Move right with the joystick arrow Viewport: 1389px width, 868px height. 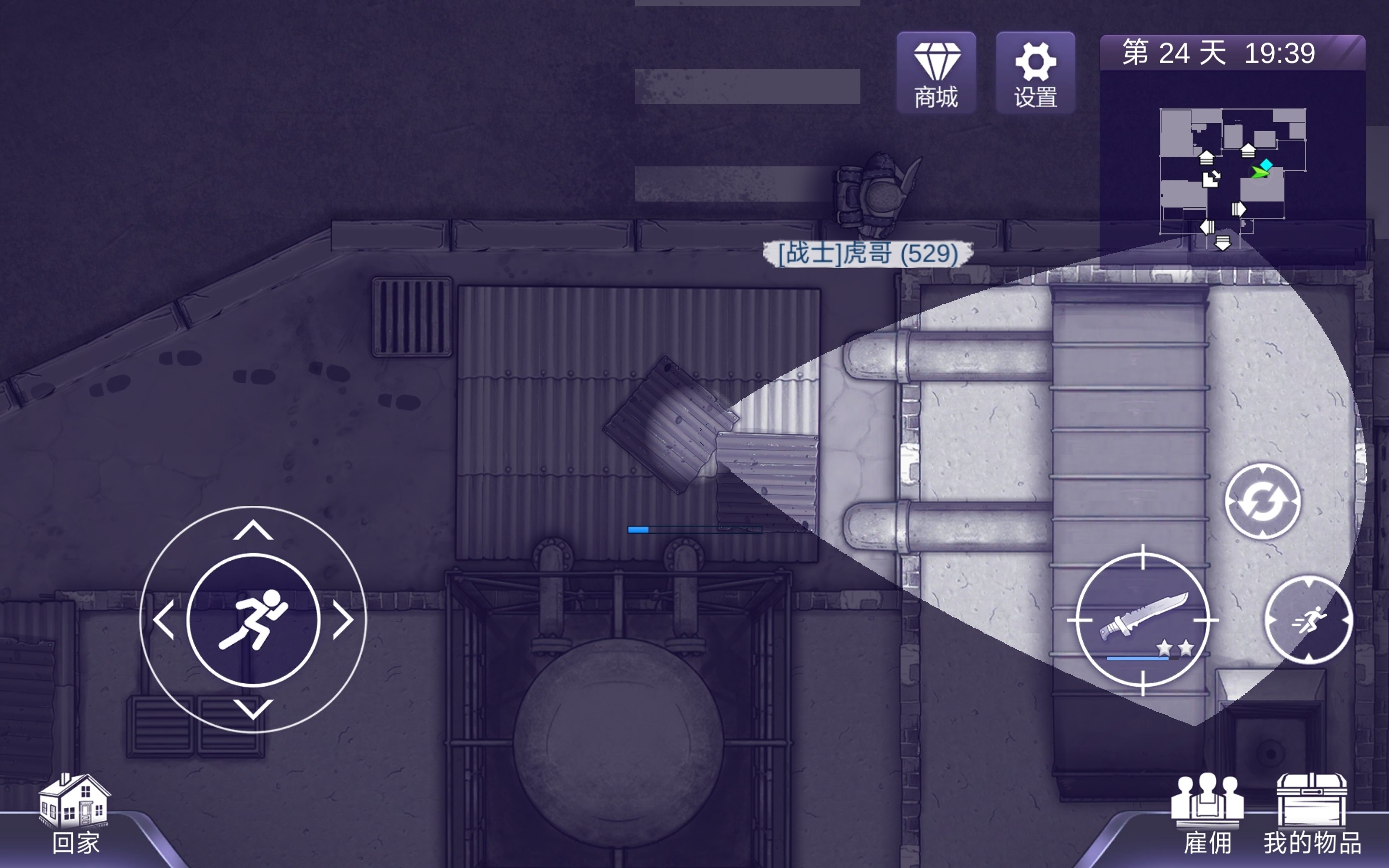[342, 620]
